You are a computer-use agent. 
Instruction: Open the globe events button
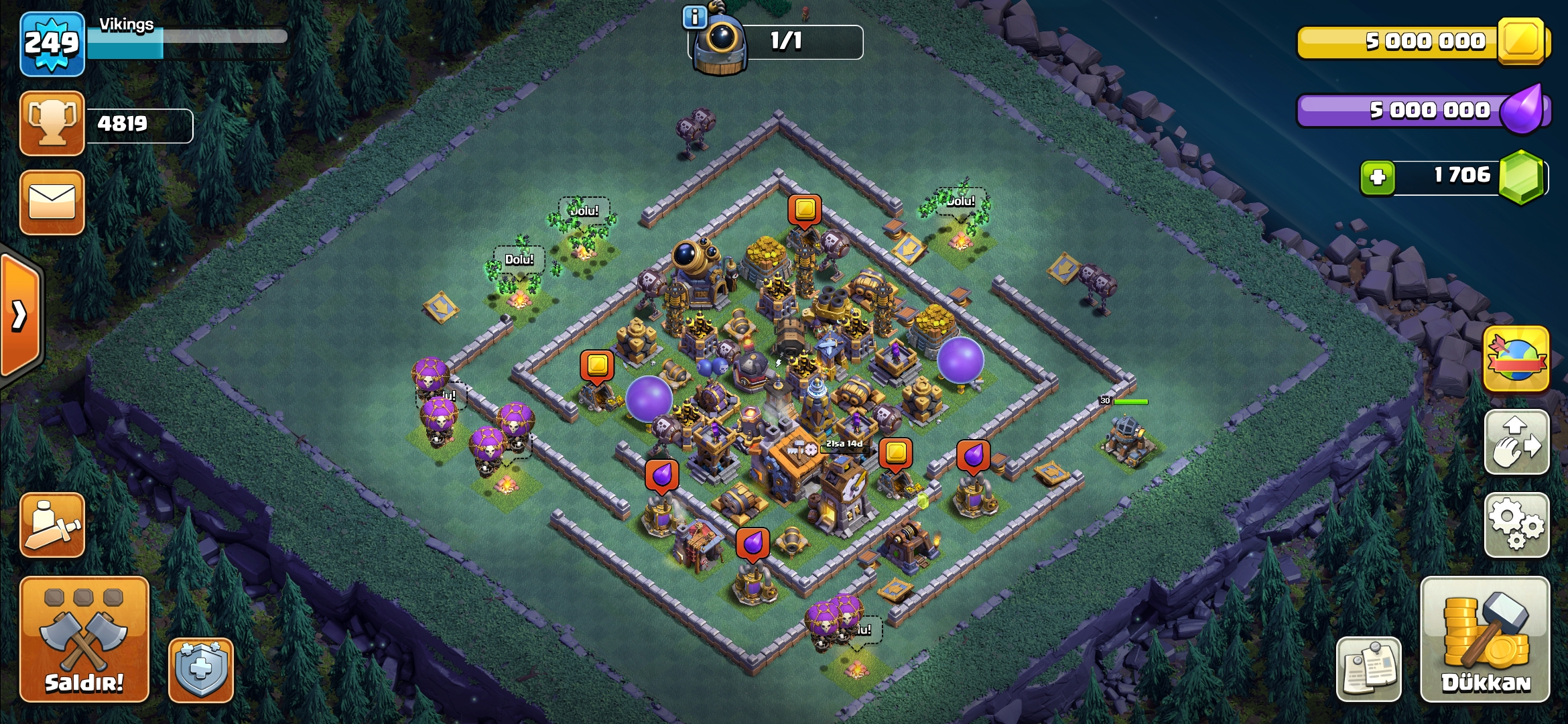coord(1516,359)
